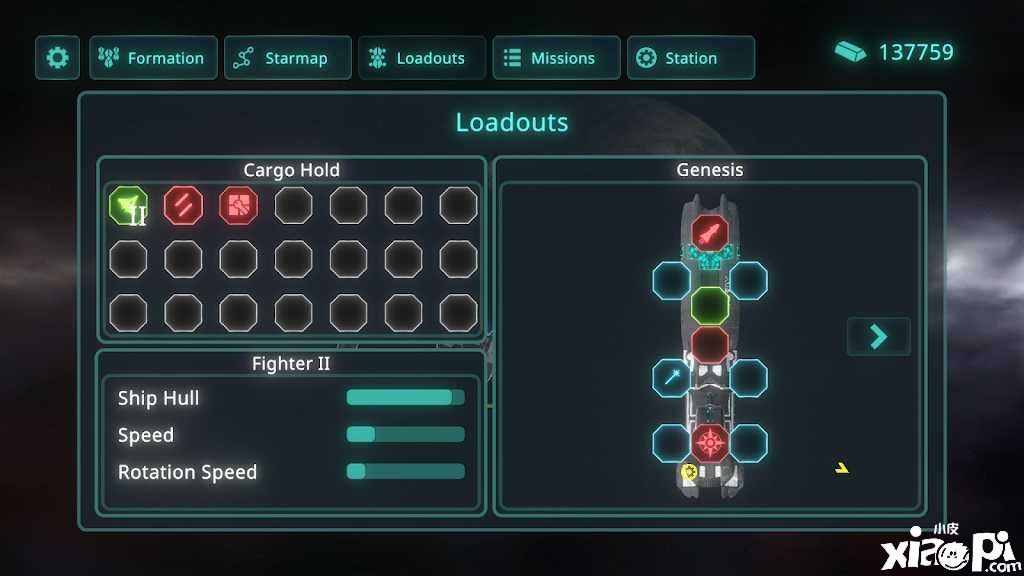The image size is (1024, 576).
Task: Open the gear settings menu
Action: pos(57,58)
